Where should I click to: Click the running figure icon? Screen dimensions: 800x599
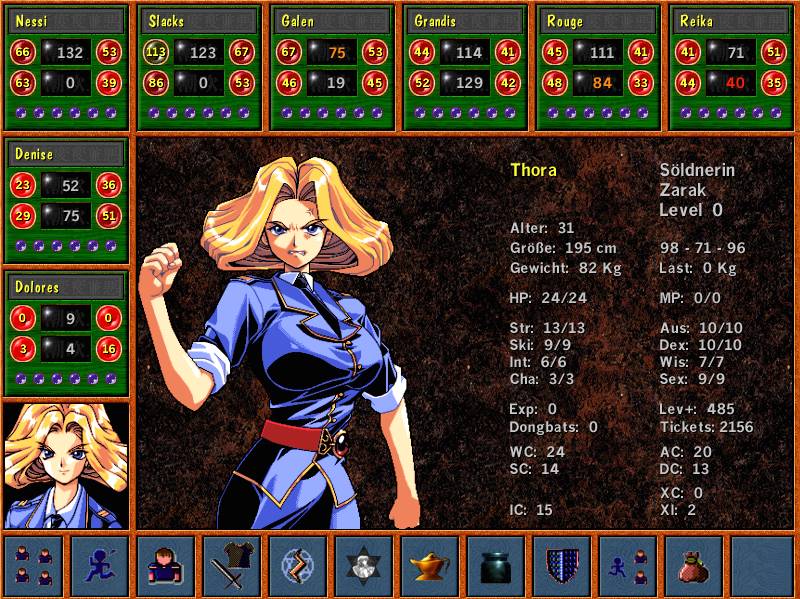[99, 566]
